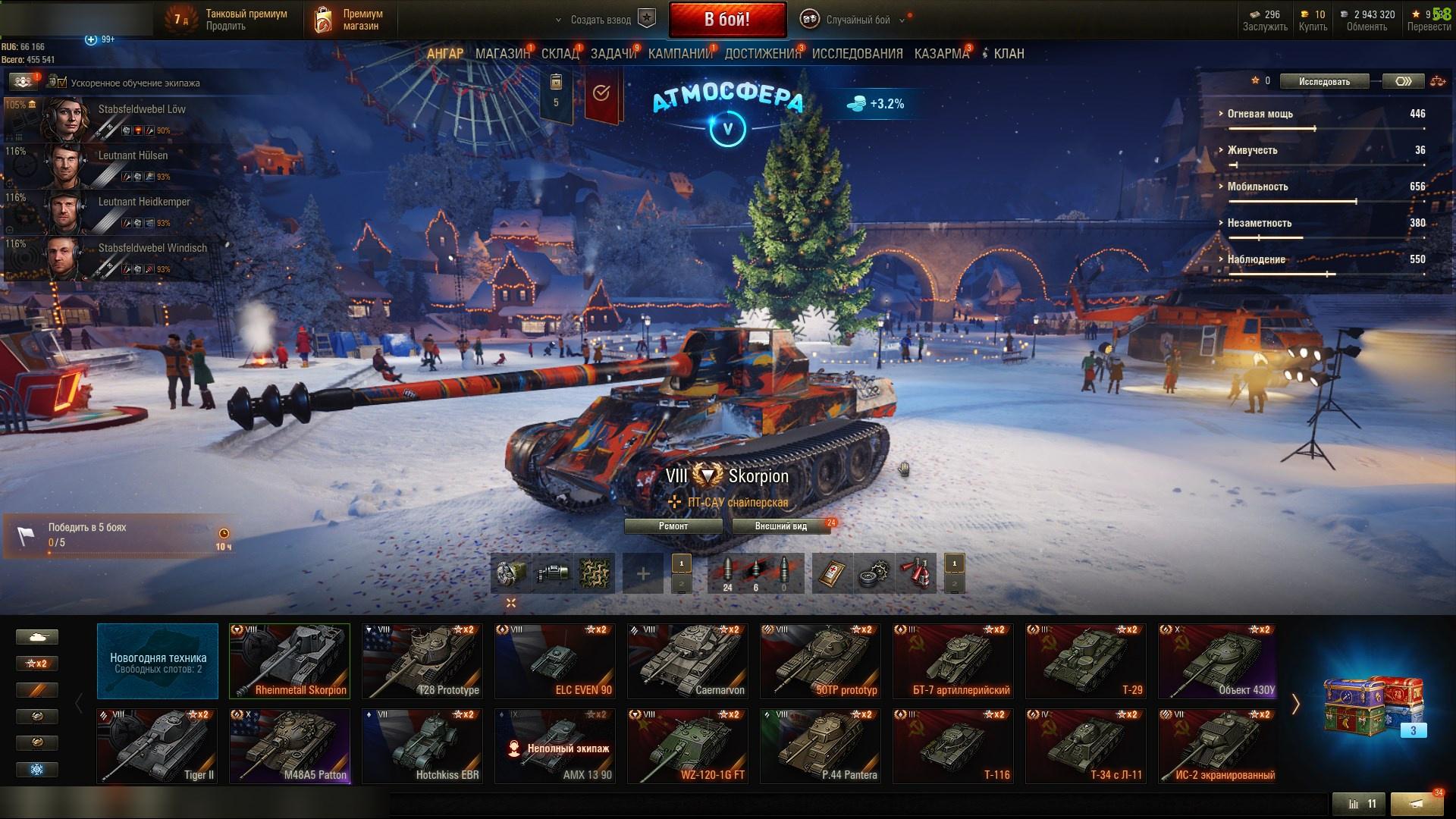Collapse the vehicle carousel with the left chevron
The image size is (1456, 819).
[x=79, y=703]
